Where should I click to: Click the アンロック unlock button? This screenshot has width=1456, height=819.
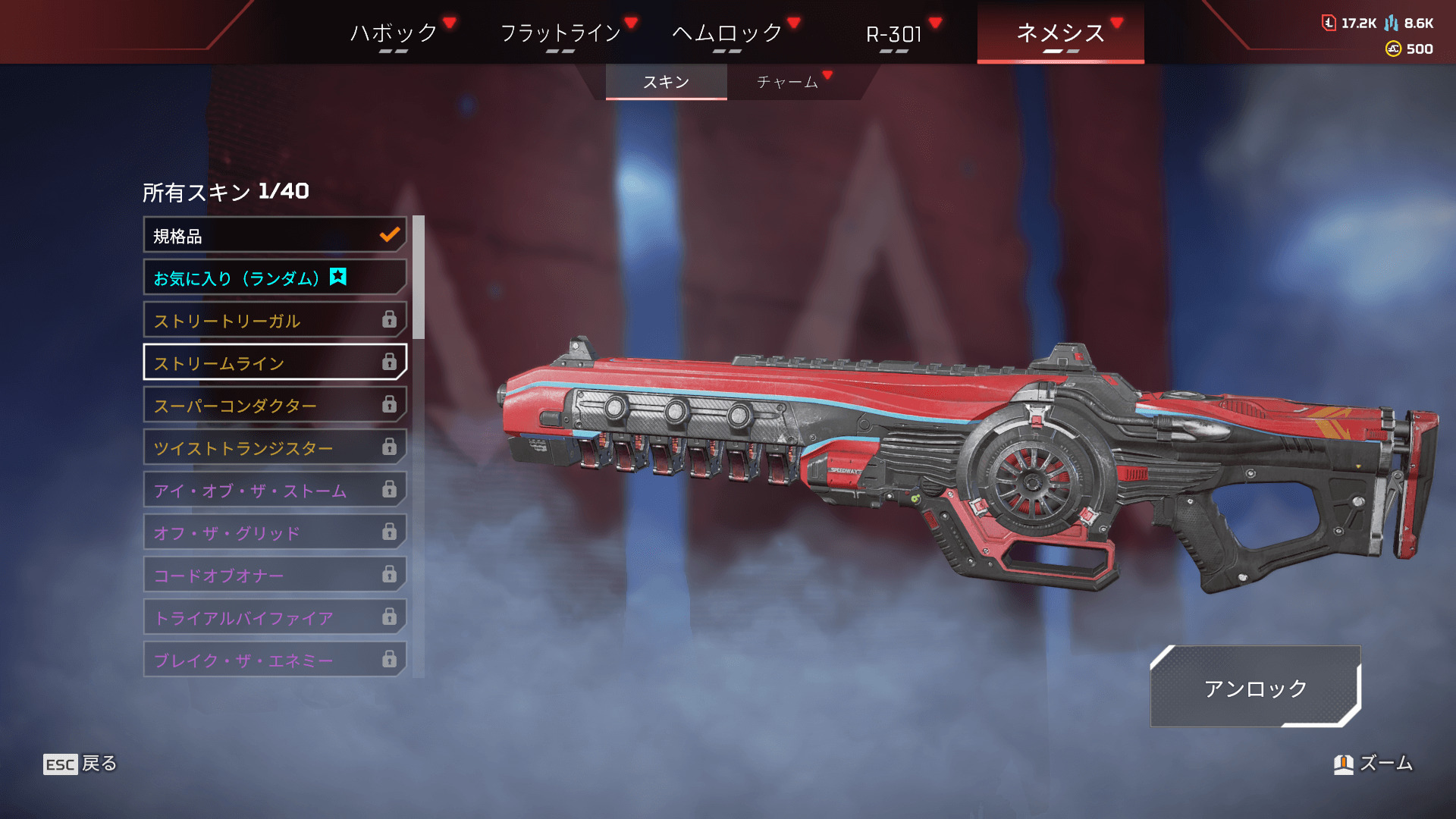[1255, 688]
